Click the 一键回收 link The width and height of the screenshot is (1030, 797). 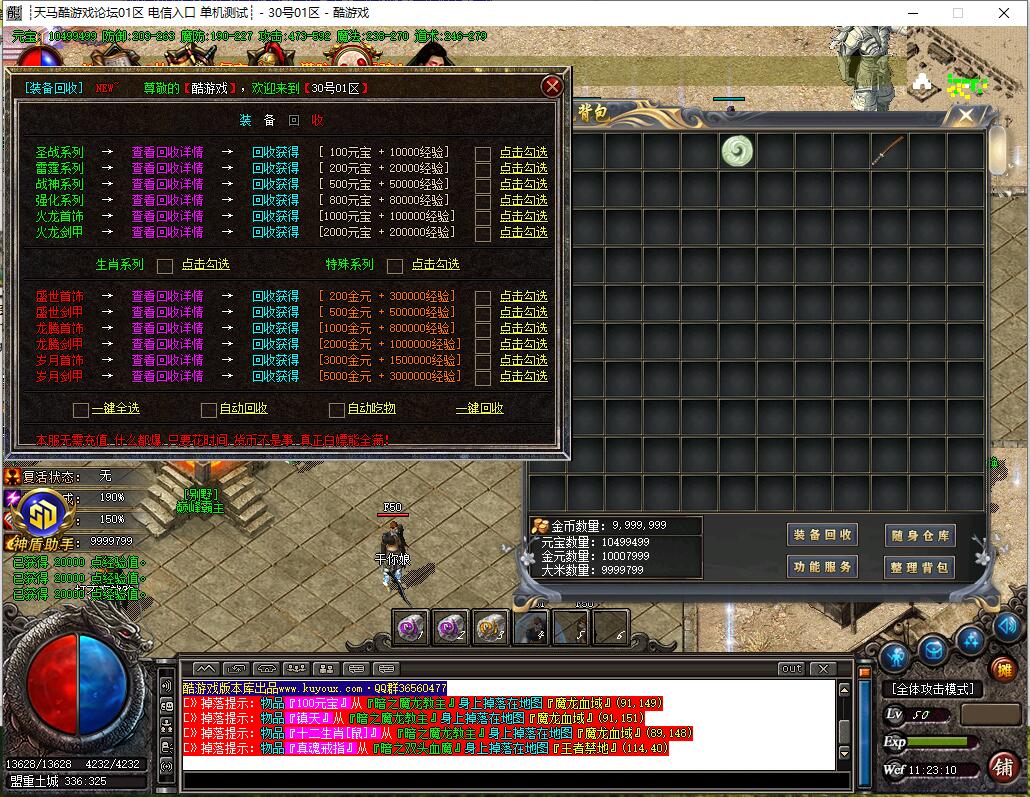coord(479,409)
